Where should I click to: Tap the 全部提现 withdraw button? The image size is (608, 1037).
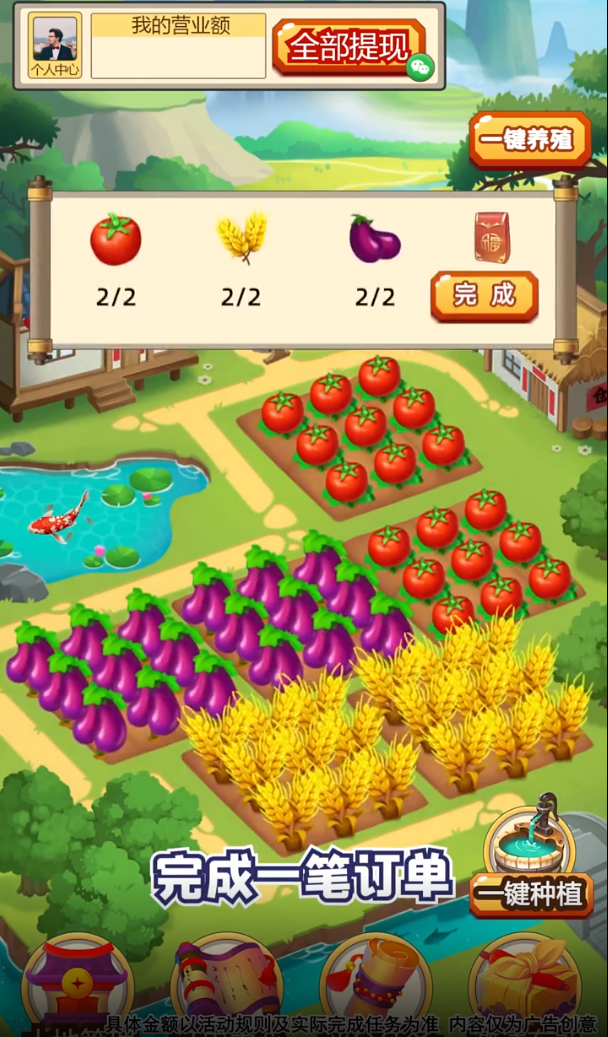[x=349, y=46]
